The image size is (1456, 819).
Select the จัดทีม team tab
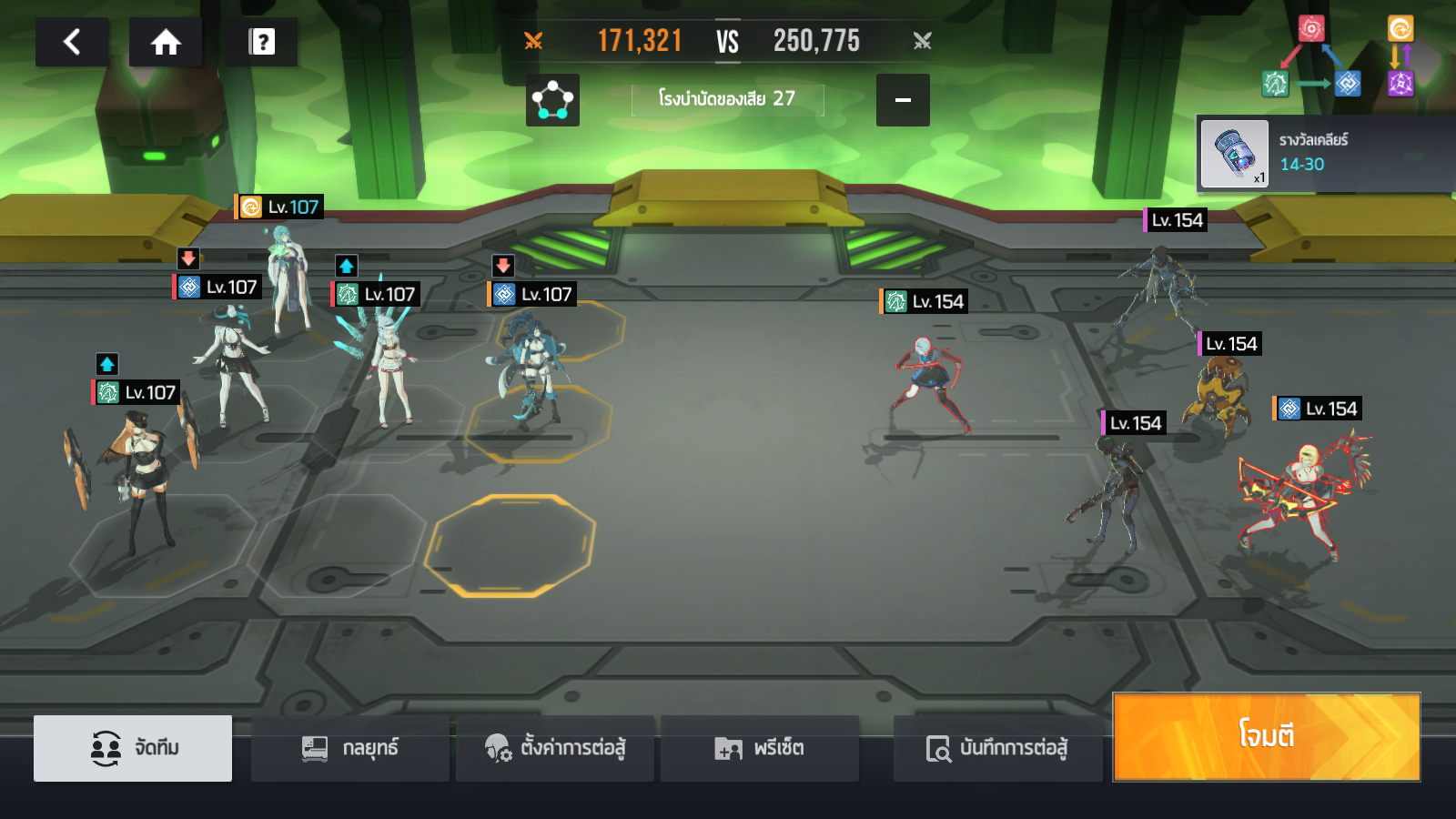point(133,748)
